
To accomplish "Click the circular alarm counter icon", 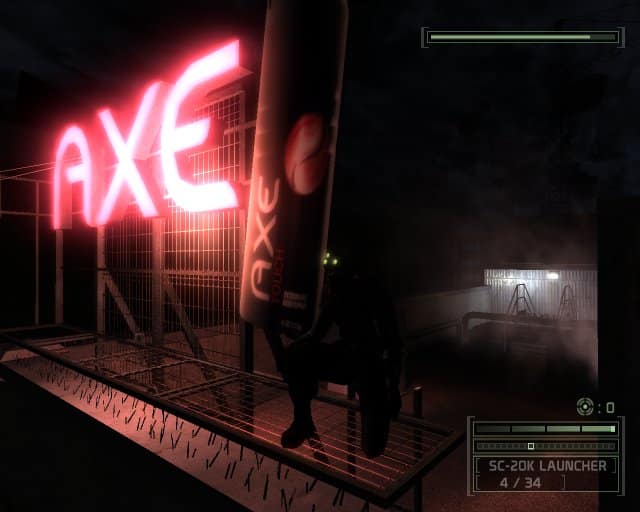I will (x=585, y=406).
